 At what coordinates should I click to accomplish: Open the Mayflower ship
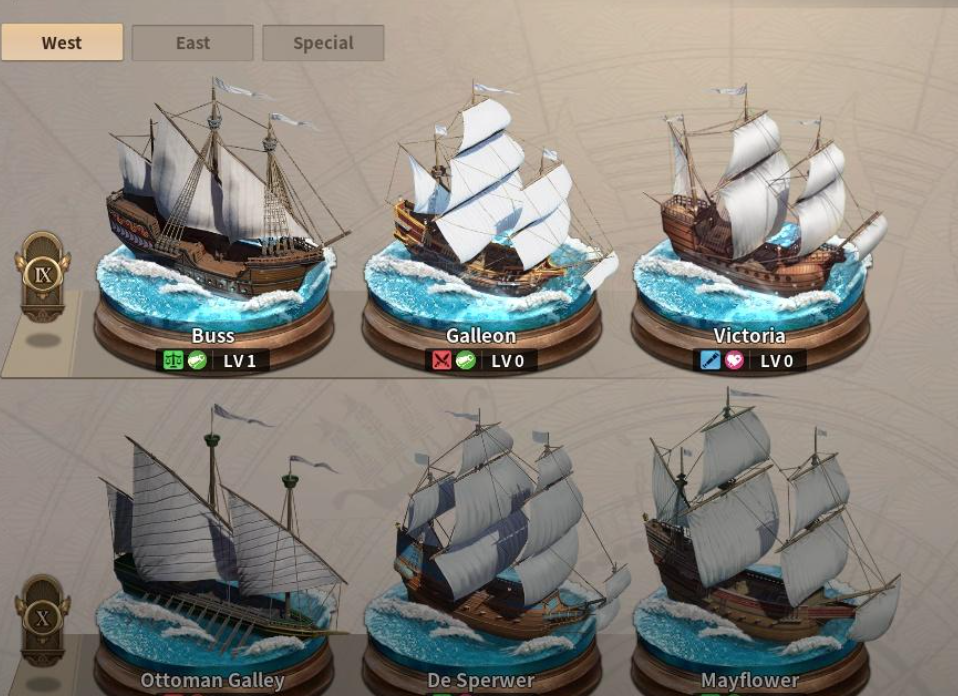pyautogui.click(x=750, y=560)
